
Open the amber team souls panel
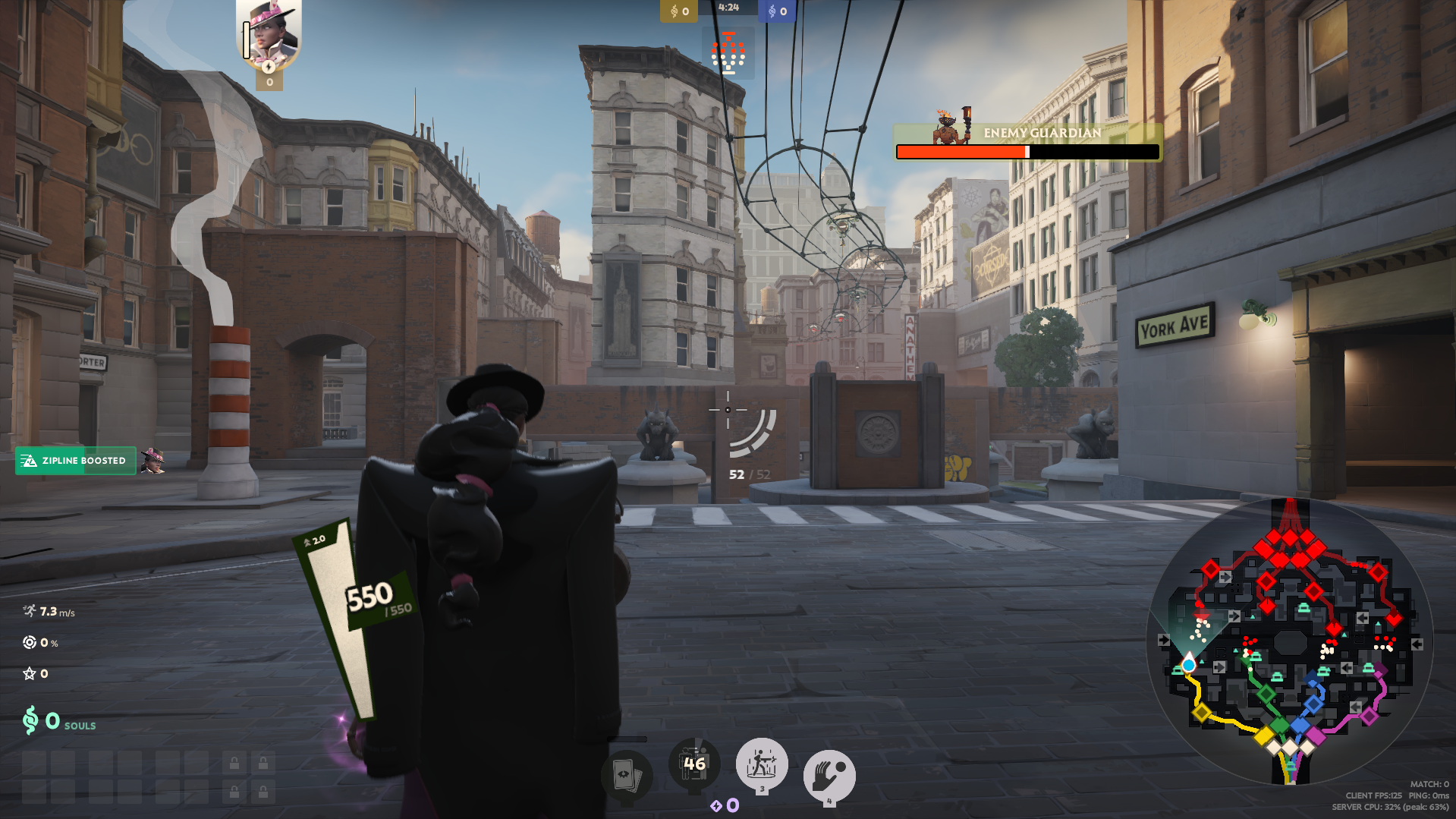pos(678,11)
